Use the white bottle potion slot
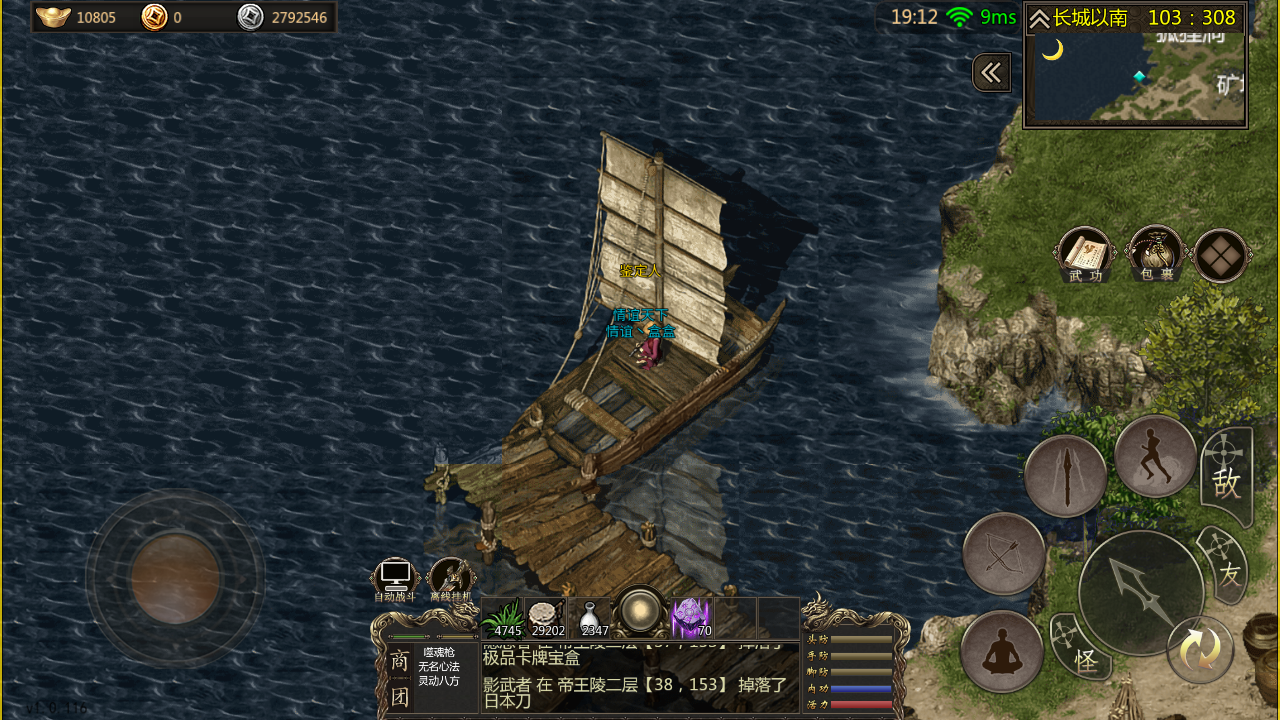 coord(594,618)
